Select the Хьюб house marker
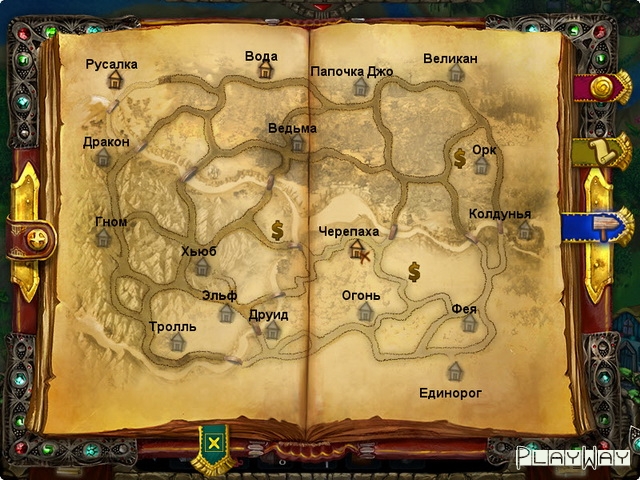640x480 pixels. (202, 267)
